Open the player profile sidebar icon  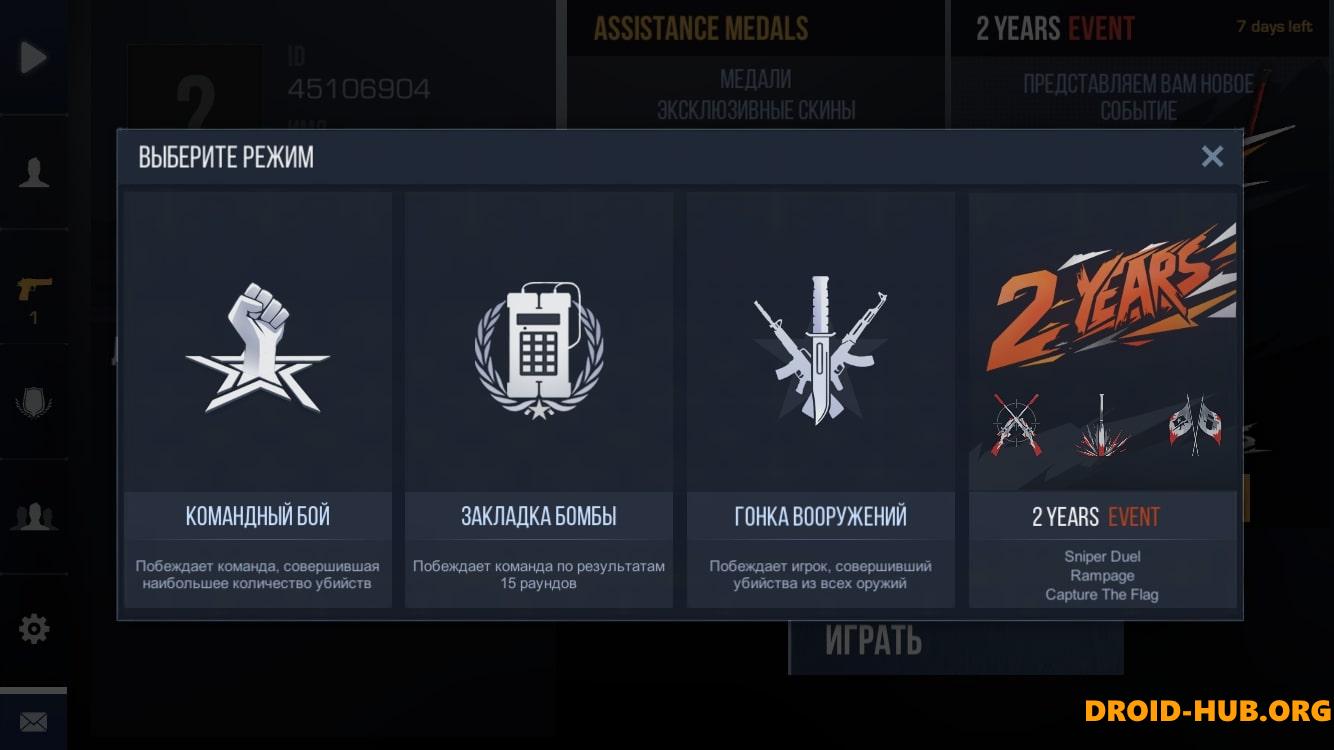[33, 172]
